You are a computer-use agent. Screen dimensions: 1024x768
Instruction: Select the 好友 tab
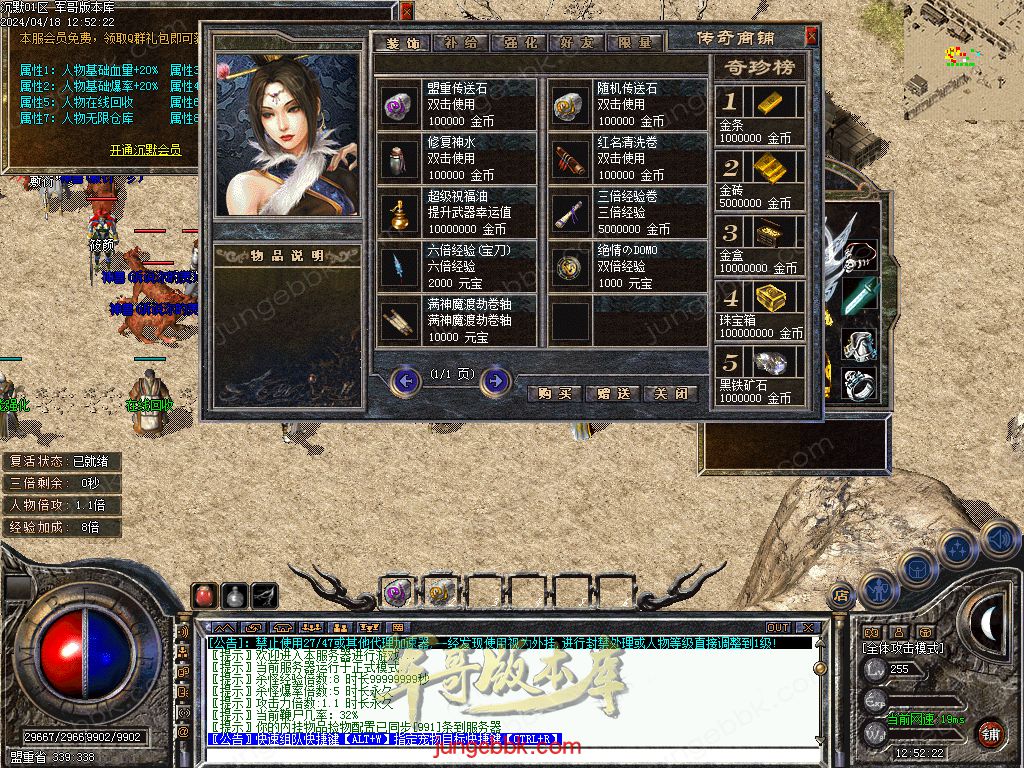click(x=577, y=43)
